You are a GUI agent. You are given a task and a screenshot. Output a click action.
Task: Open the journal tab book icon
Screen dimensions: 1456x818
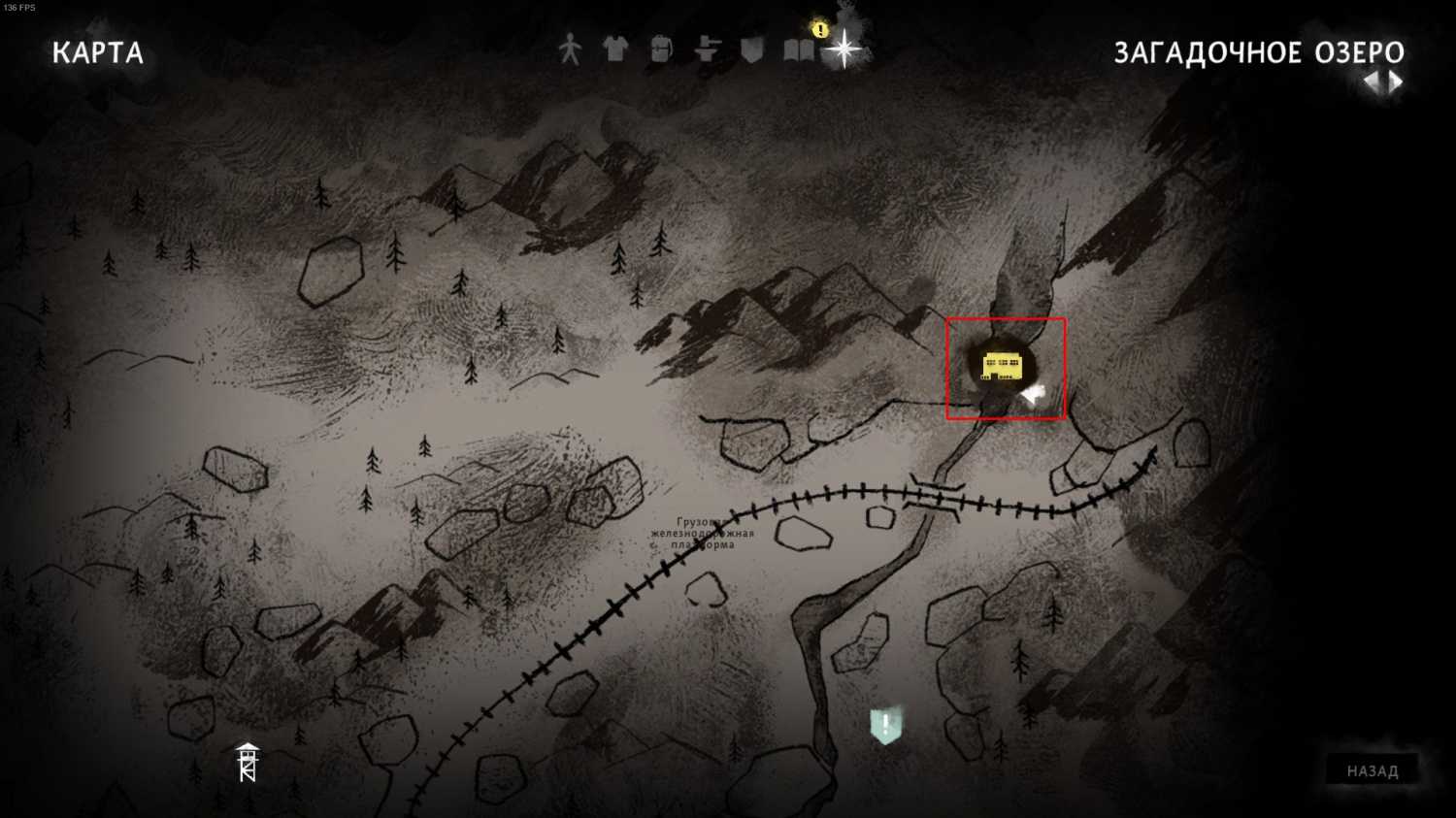(x=799, y=49)
